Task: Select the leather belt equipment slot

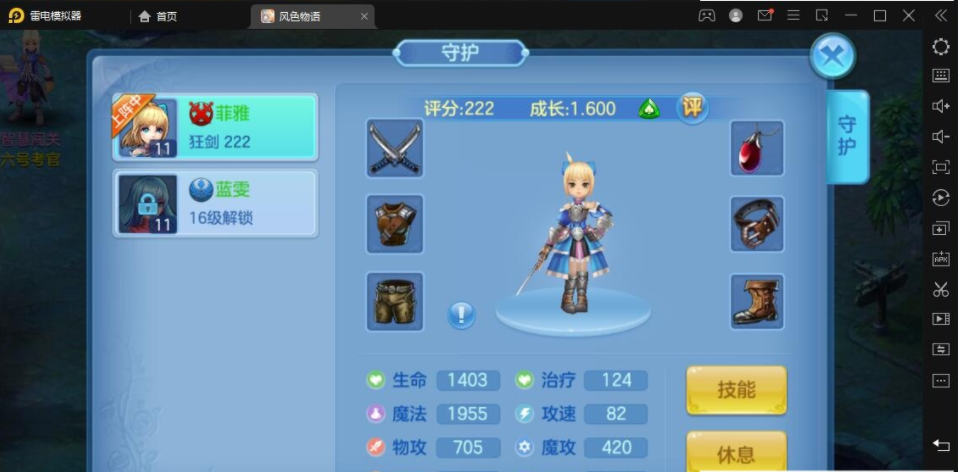Action: tap(757, 224)
